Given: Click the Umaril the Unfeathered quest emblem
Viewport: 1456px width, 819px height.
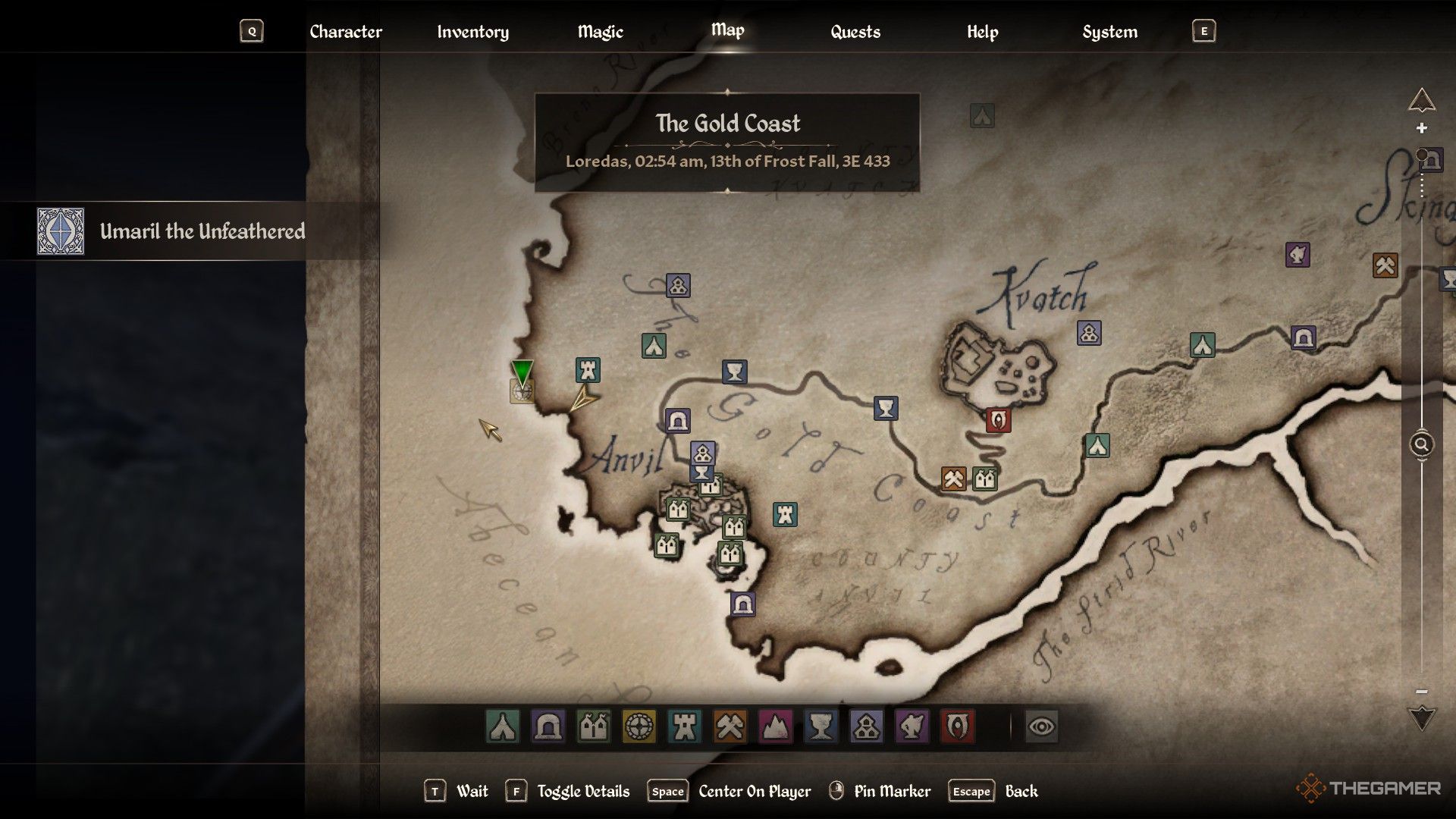Looking at the screenshot, I should point(61,232).
